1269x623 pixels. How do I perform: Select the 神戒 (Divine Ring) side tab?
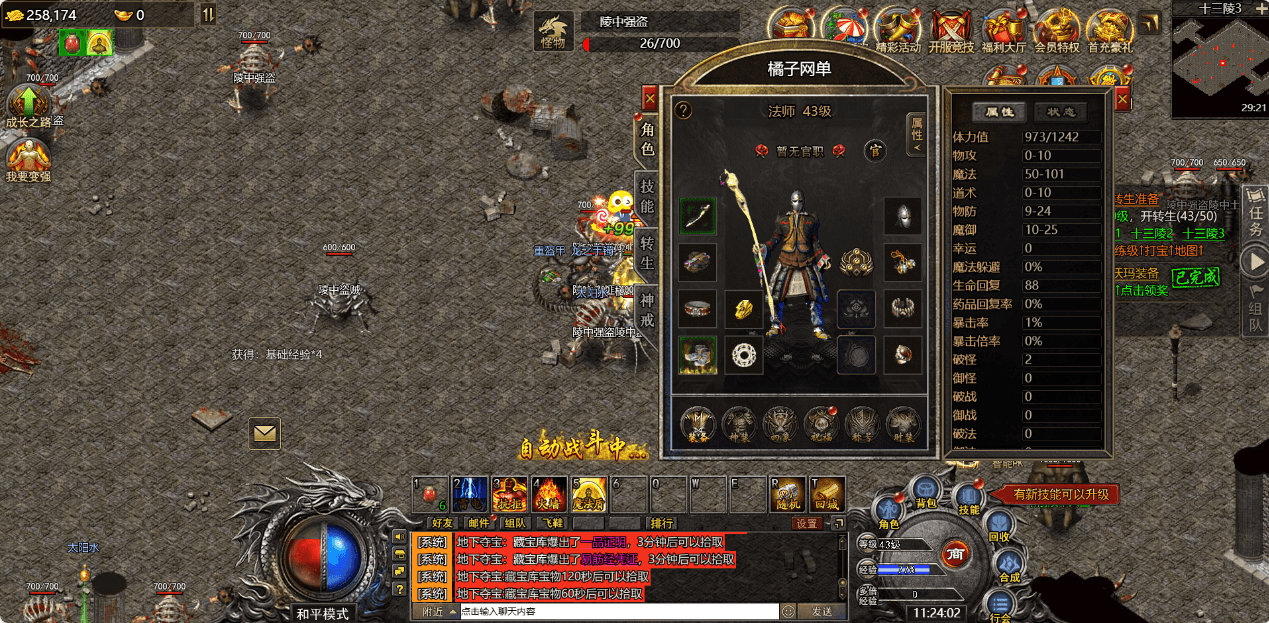(648, 310)
